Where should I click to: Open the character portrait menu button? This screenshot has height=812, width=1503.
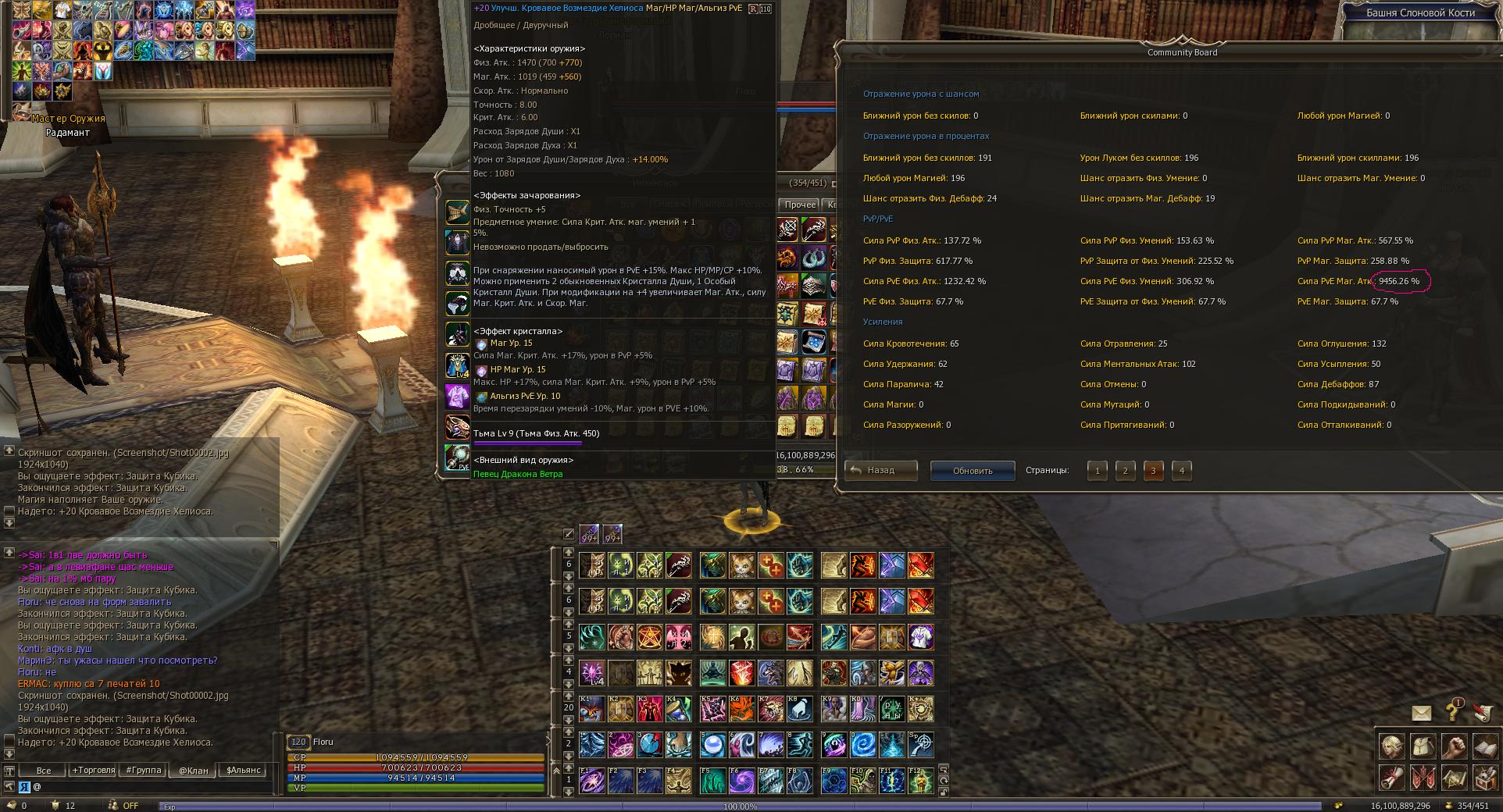[x=1391, y=746]
